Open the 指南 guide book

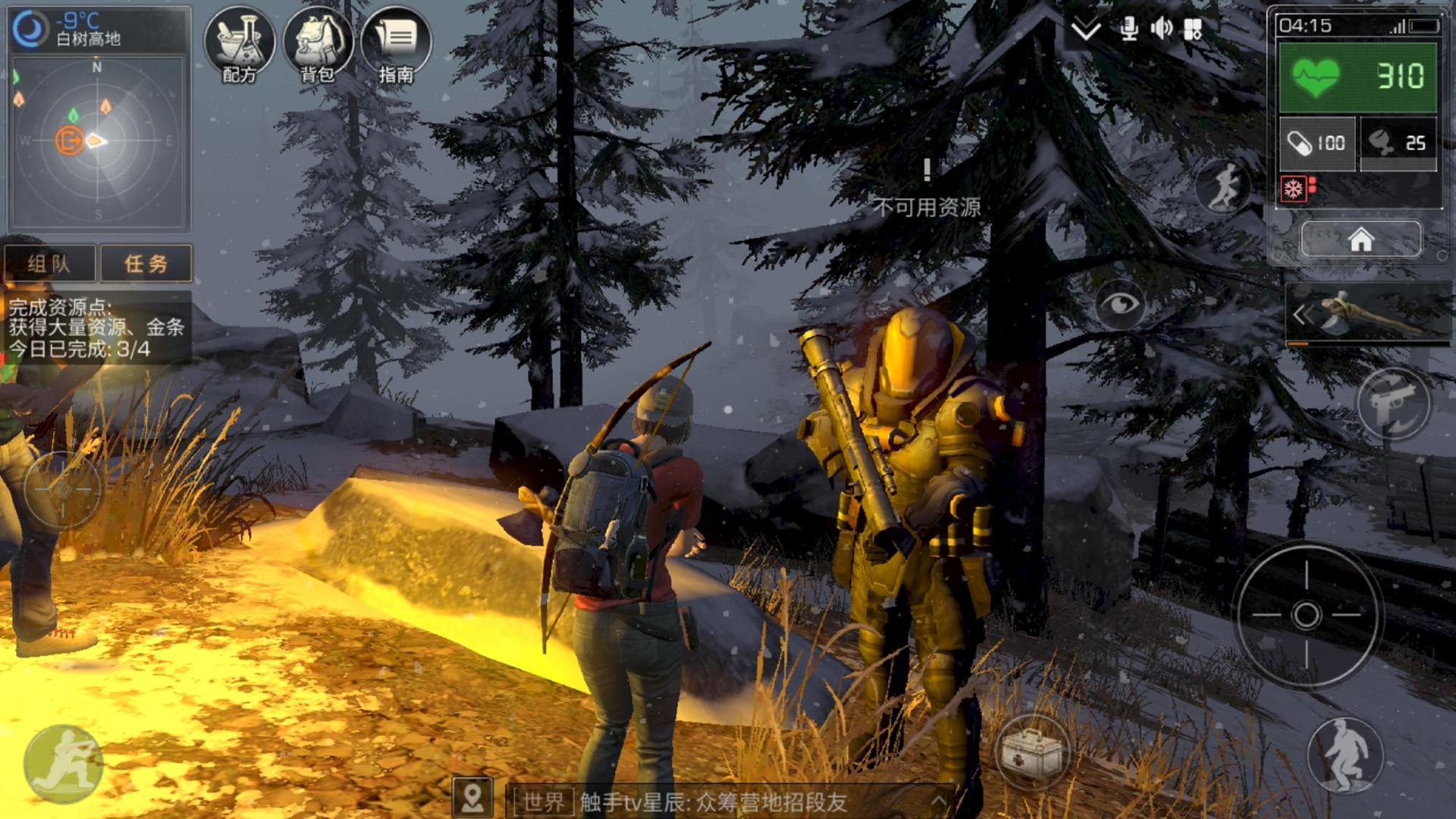point(396,43)
